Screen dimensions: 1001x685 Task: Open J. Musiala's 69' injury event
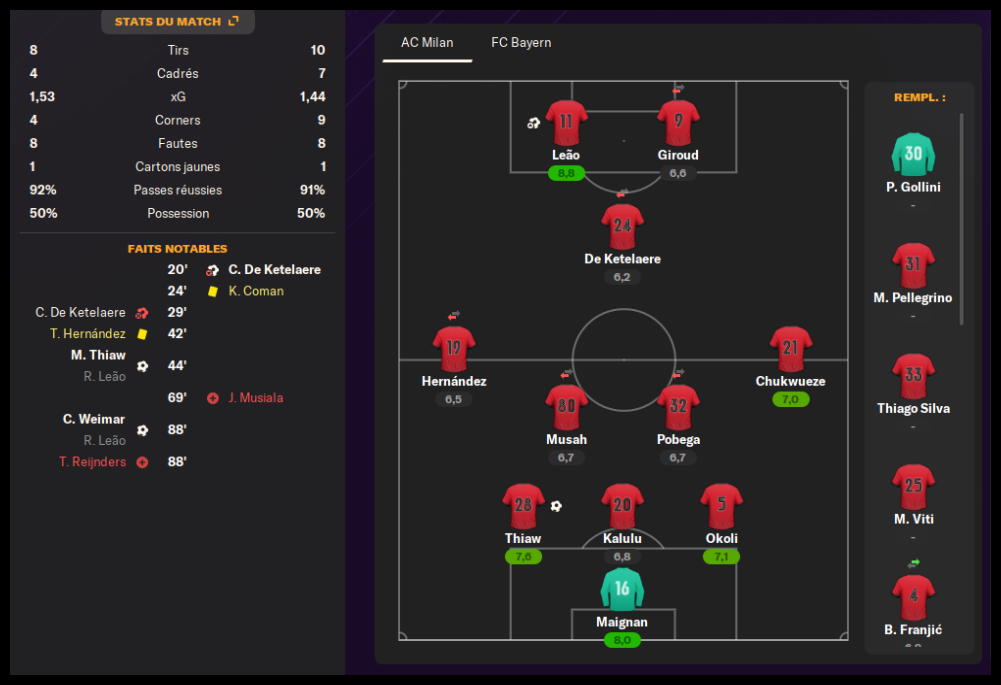255,398
